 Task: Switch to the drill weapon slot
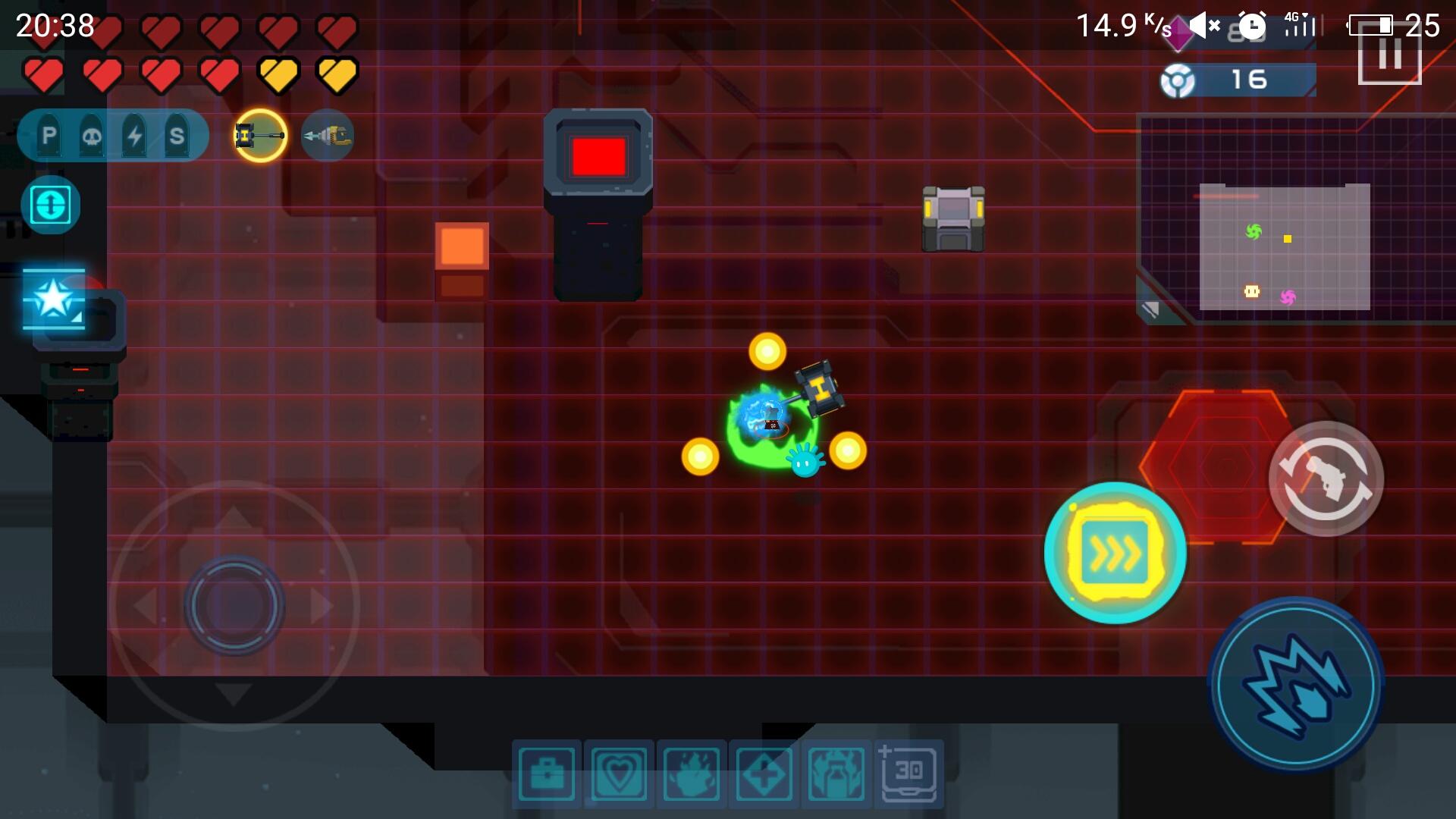tap(328, 136)
